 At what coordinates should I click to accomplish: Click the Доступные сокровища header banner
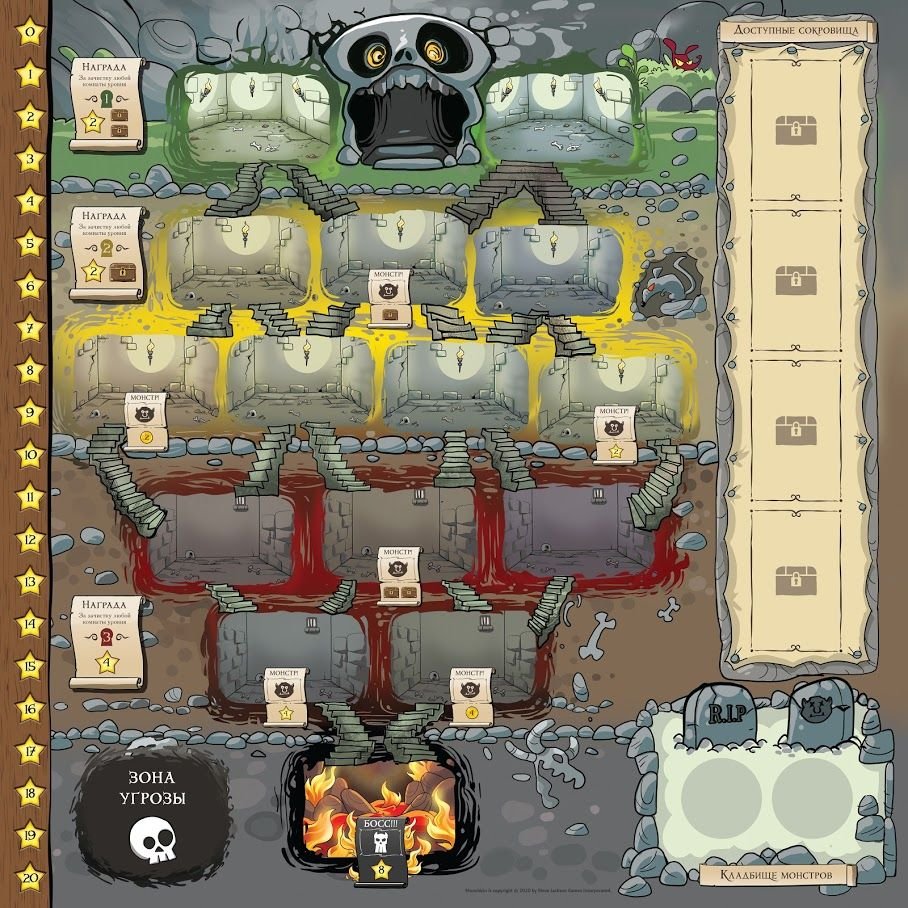[x=797, y=30]
